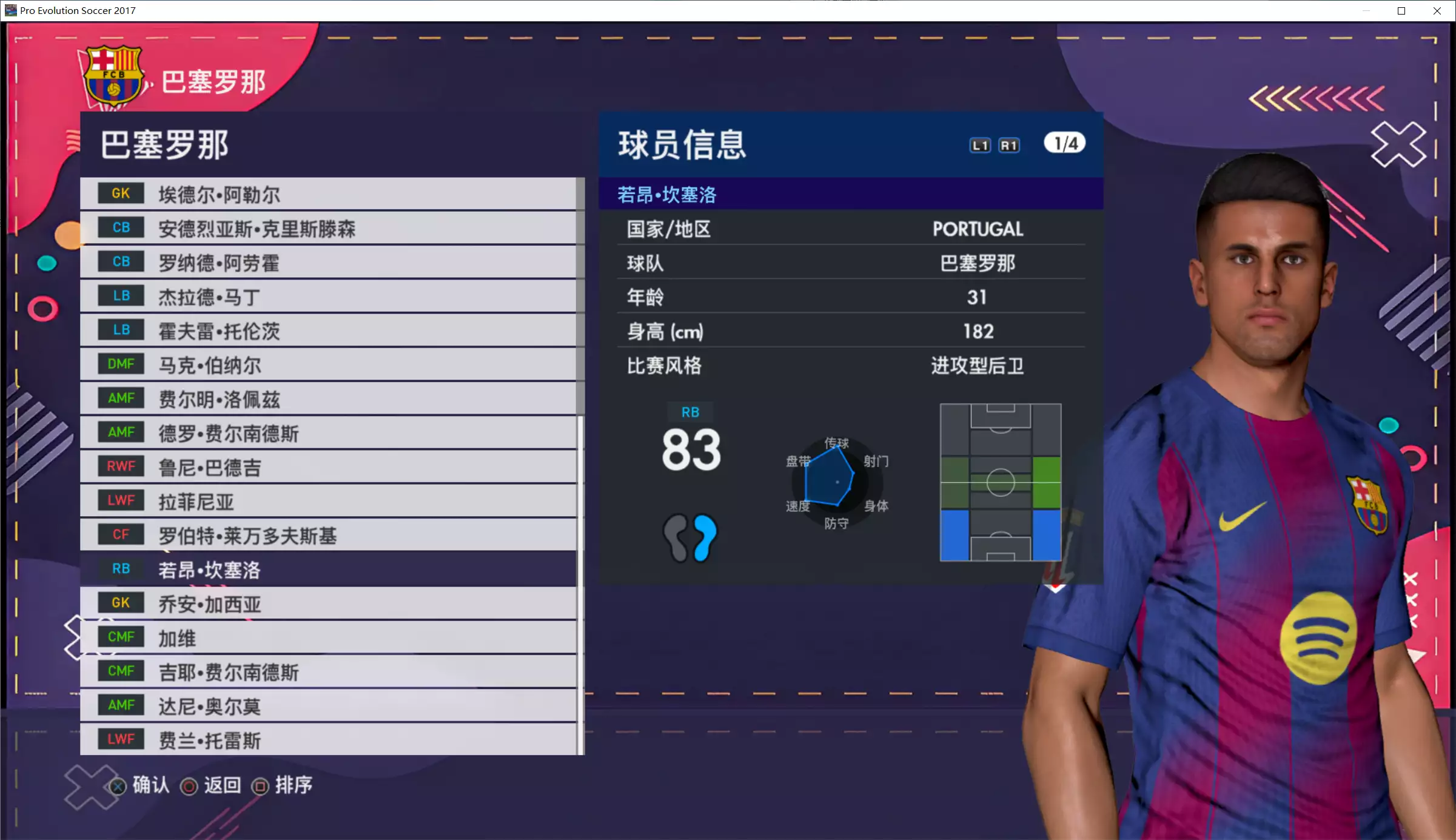1456x840 pixels.
Task: Click highlighted row 若昂·坎塞洛
Action: 327,569
